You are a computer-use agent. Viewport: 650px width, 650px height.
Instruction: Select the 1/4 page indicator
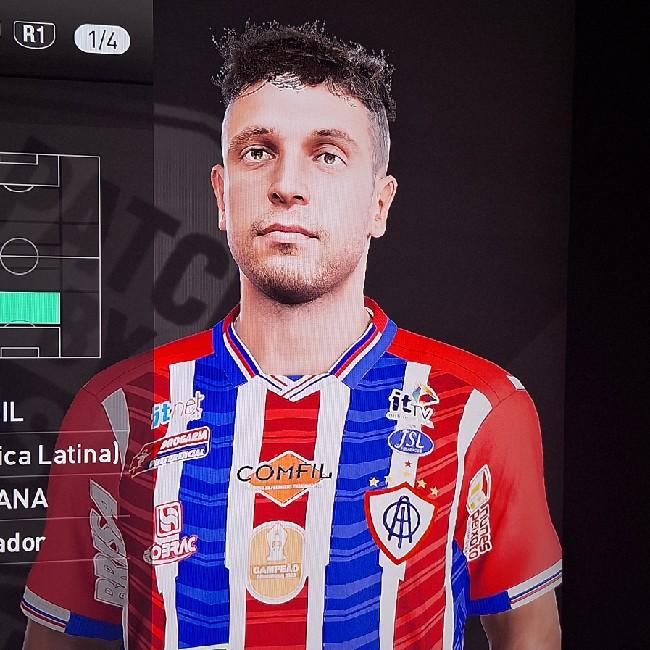[101, 39]
